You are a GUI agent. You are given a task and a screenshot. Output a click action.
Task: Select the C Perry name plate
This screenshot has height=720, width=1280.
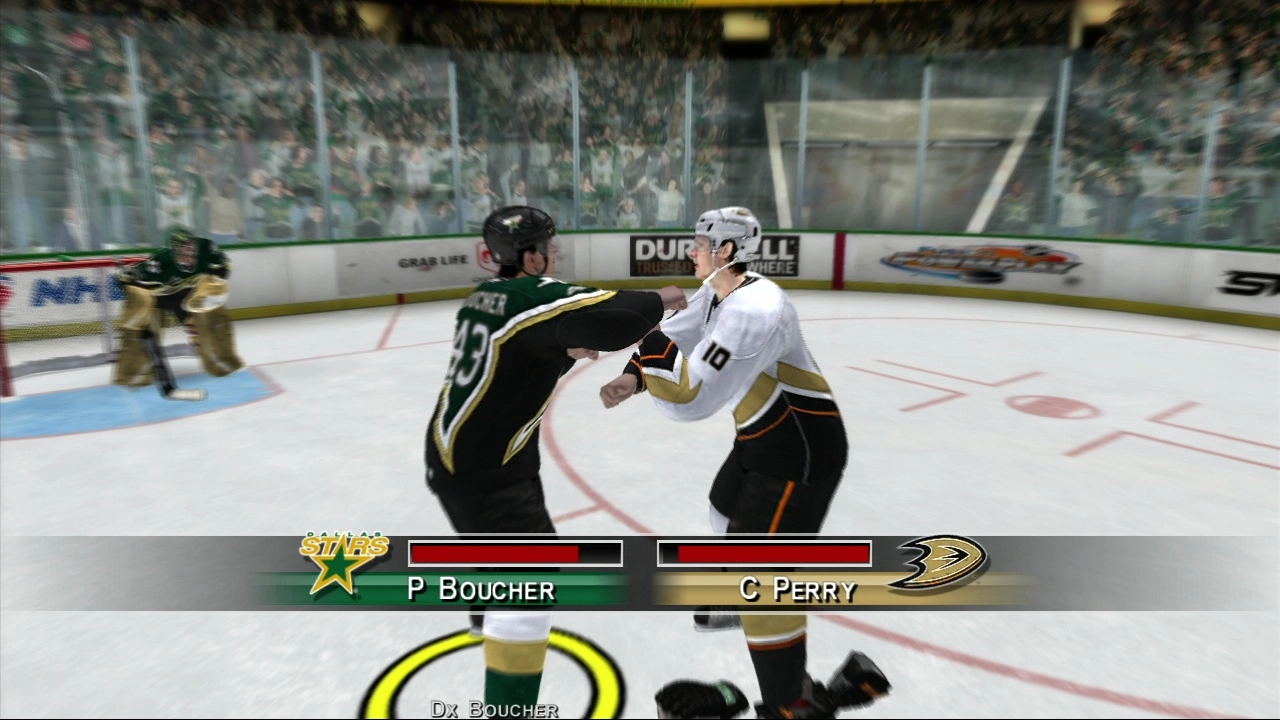tap(798, 589)
